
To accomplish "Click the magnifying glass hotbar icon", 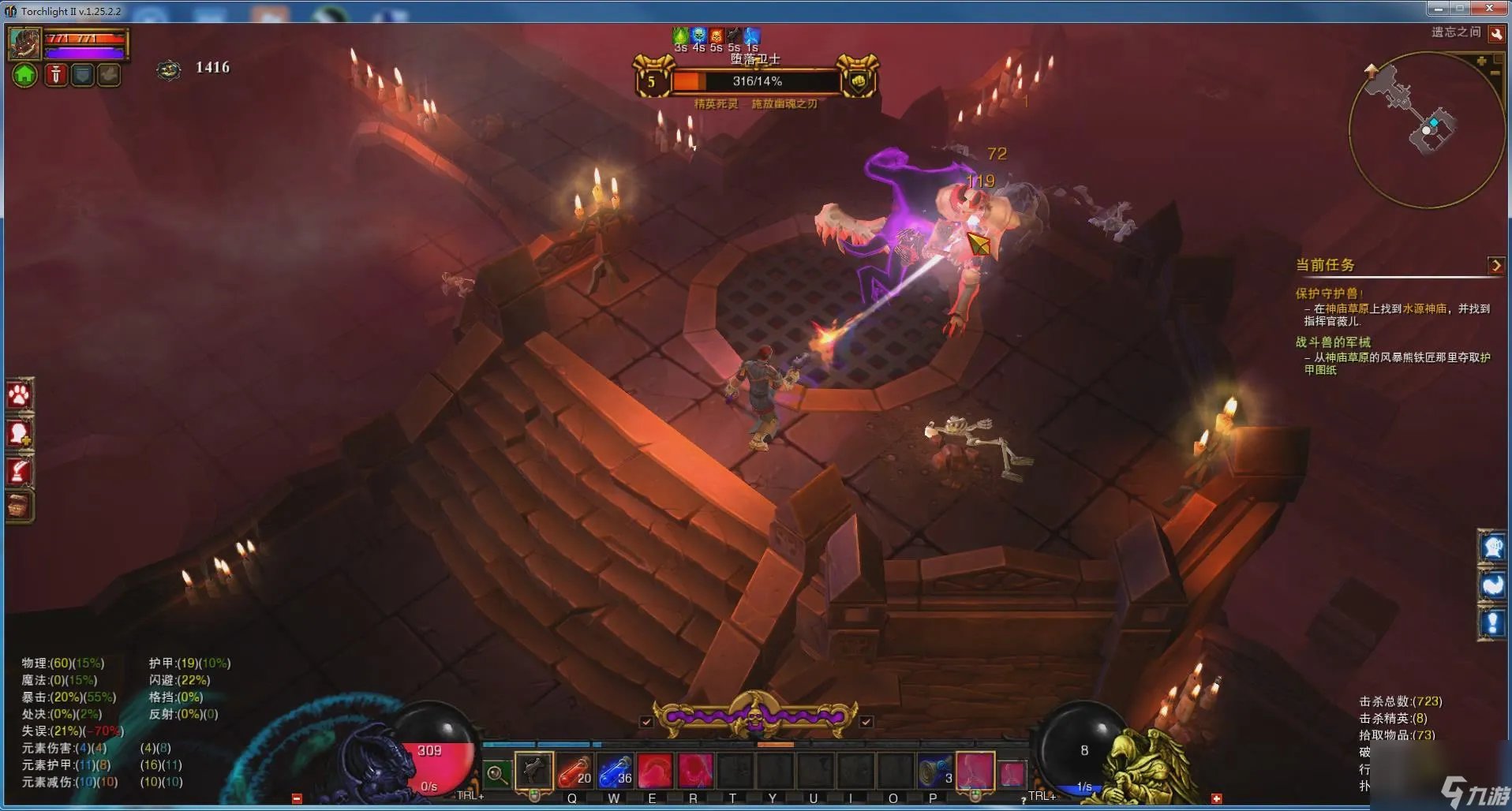I will point(496,774).
